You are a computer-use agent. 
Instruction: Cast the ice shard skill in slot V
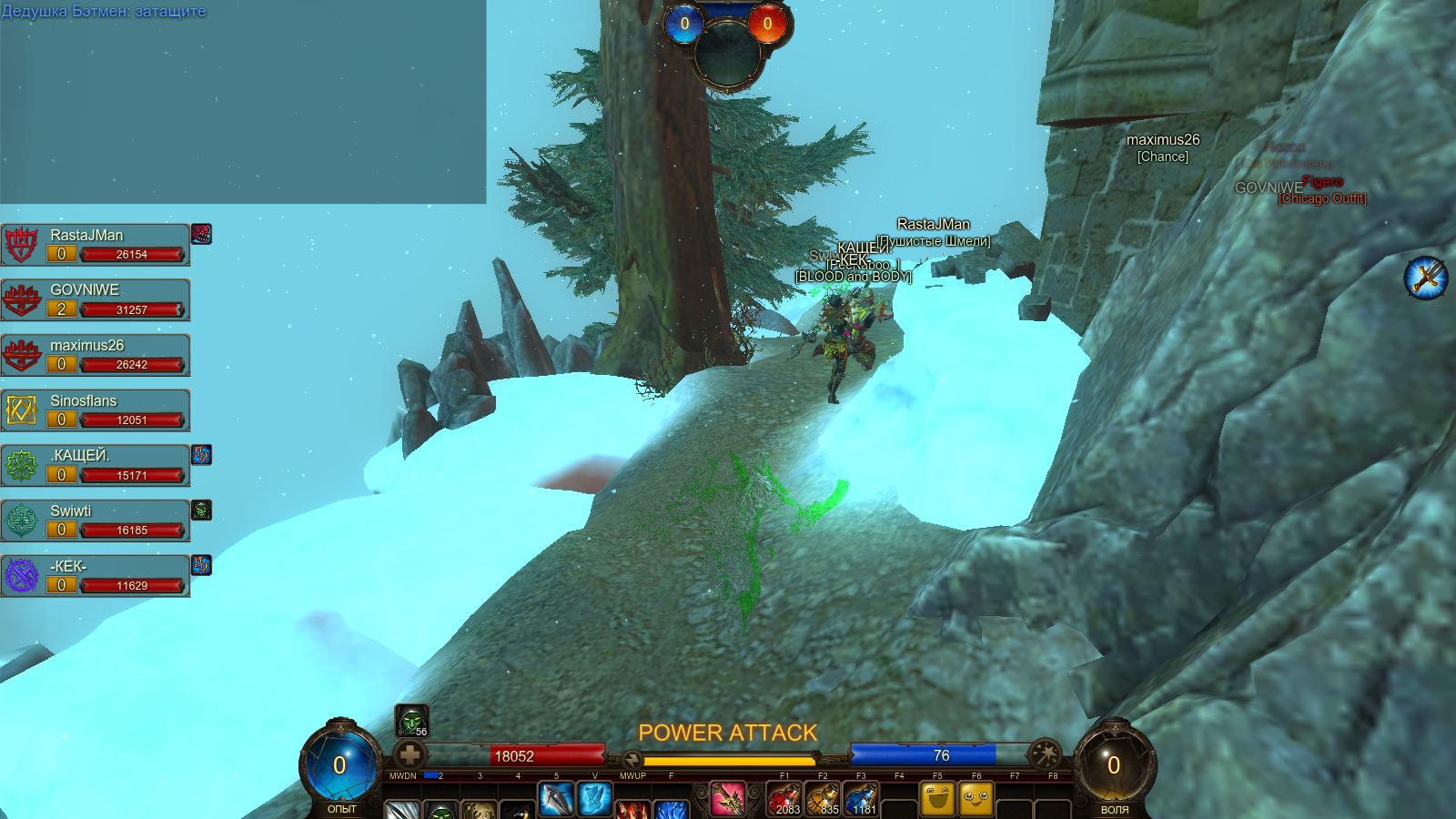pos(595,800)
